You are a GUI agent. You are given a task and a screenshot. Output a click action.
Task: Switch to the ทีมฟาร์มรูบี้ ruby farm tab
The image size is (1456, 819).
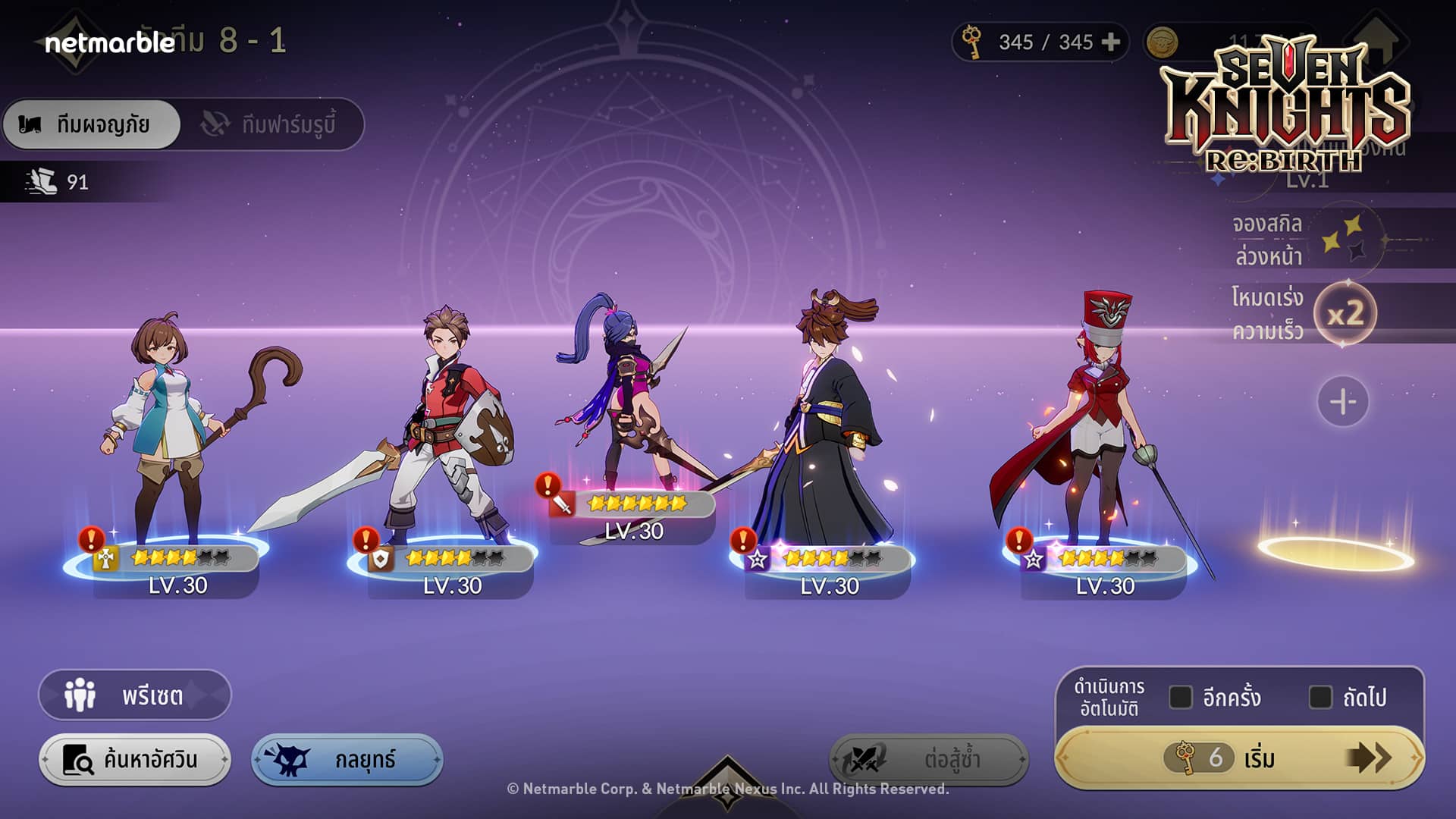pyautogui.click(x=271, y=124)
